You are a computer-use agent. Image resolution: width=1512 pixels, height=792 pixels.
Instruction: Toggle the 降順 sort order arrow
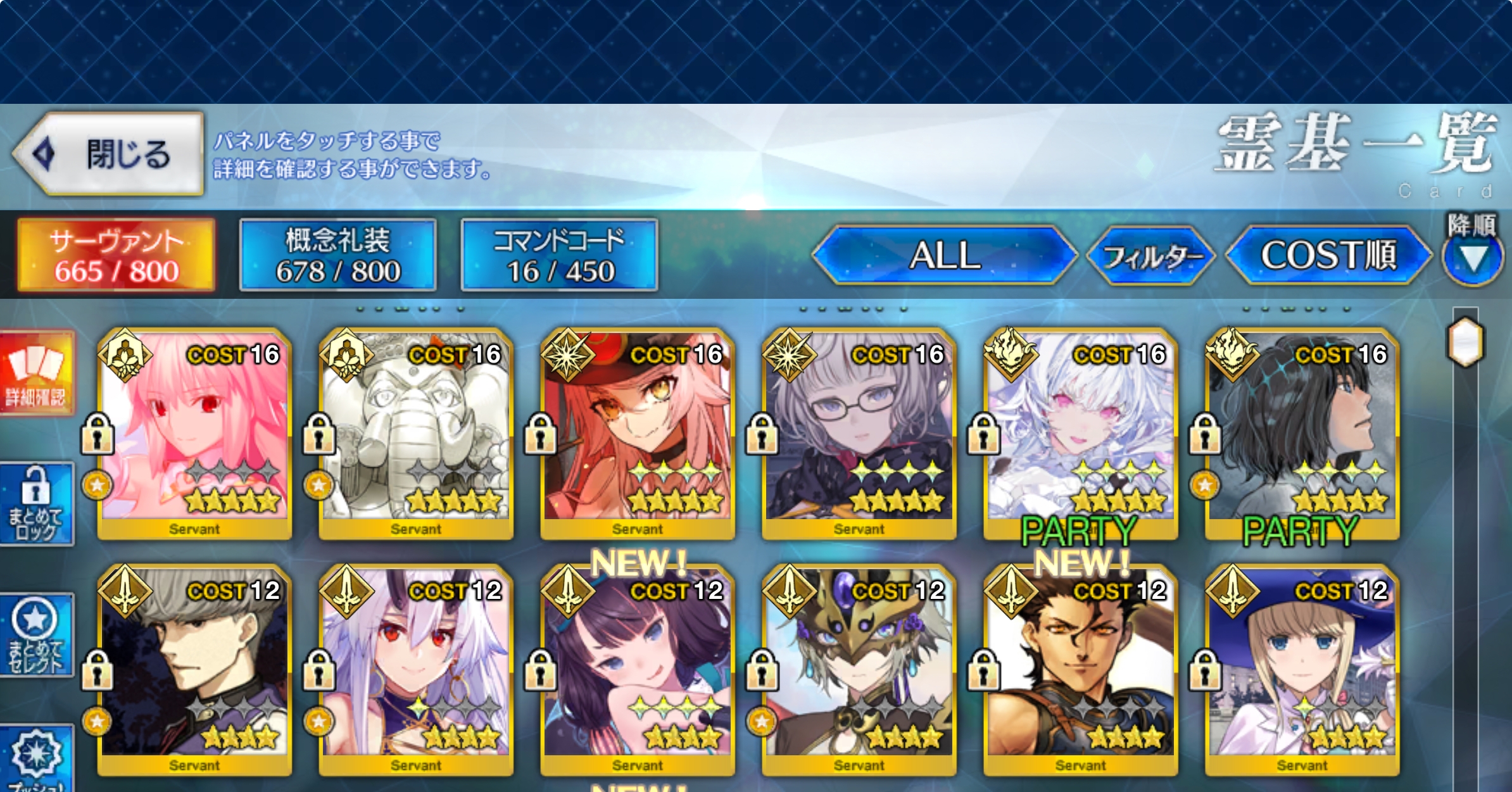point(1473,258)
